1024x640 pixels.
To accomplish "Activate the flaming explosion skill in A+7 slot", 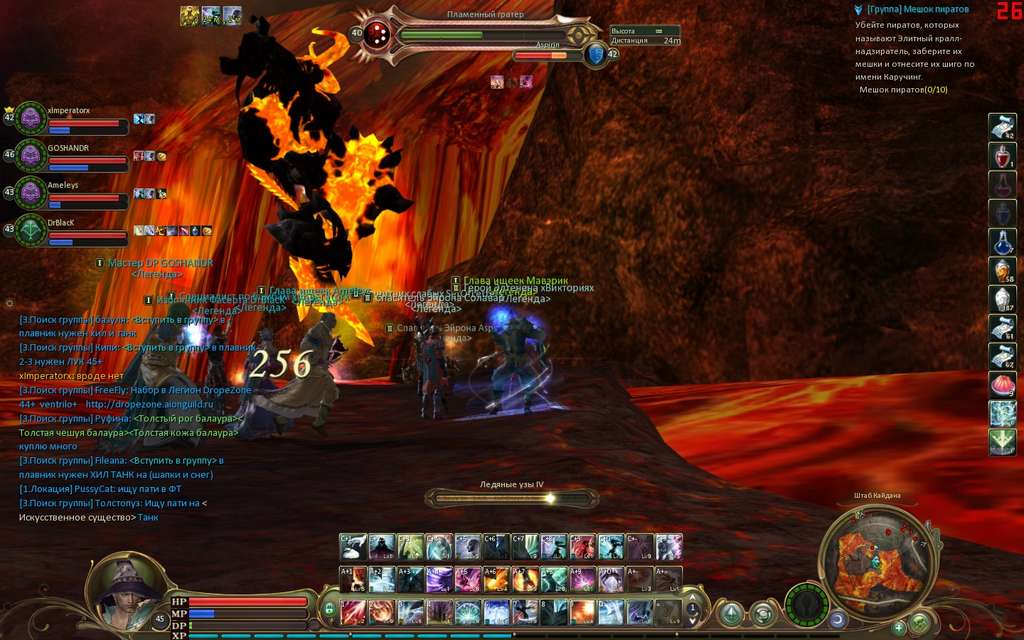I will 525,579.
